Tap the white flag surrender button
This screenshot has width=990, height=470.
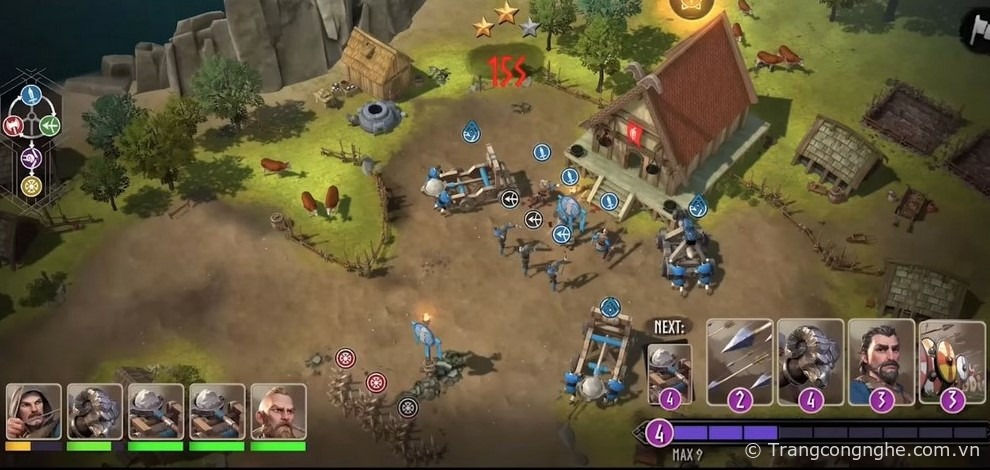[975, 30]
